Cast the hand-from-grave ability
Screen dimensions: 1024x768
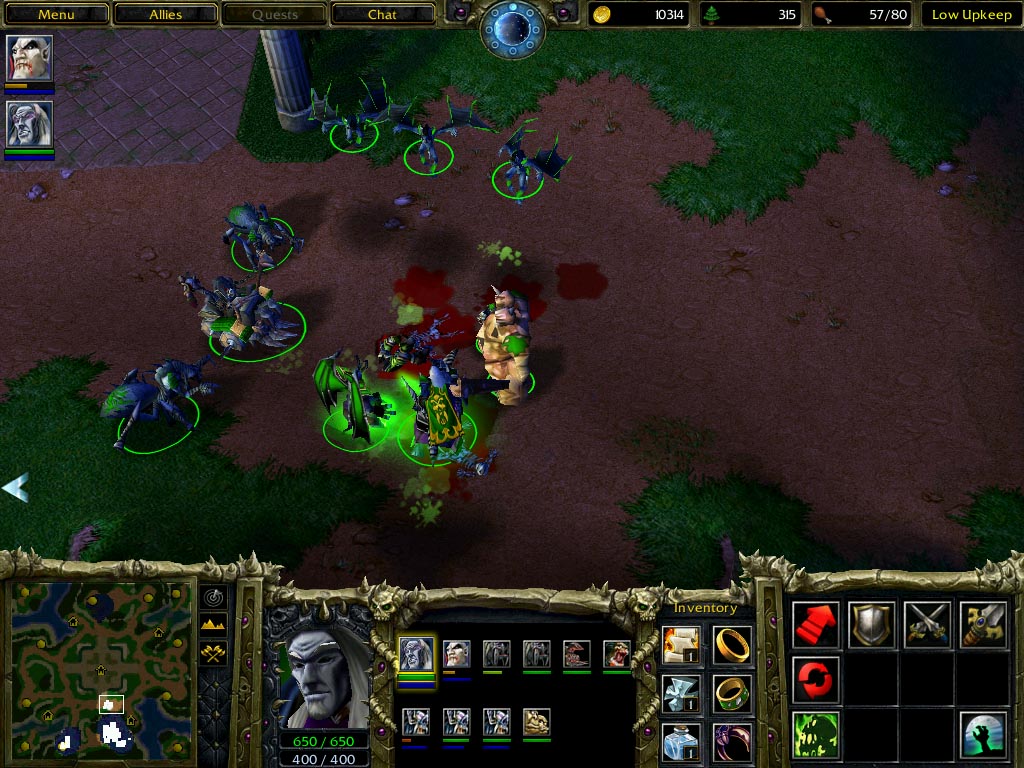tap(983, 735)
